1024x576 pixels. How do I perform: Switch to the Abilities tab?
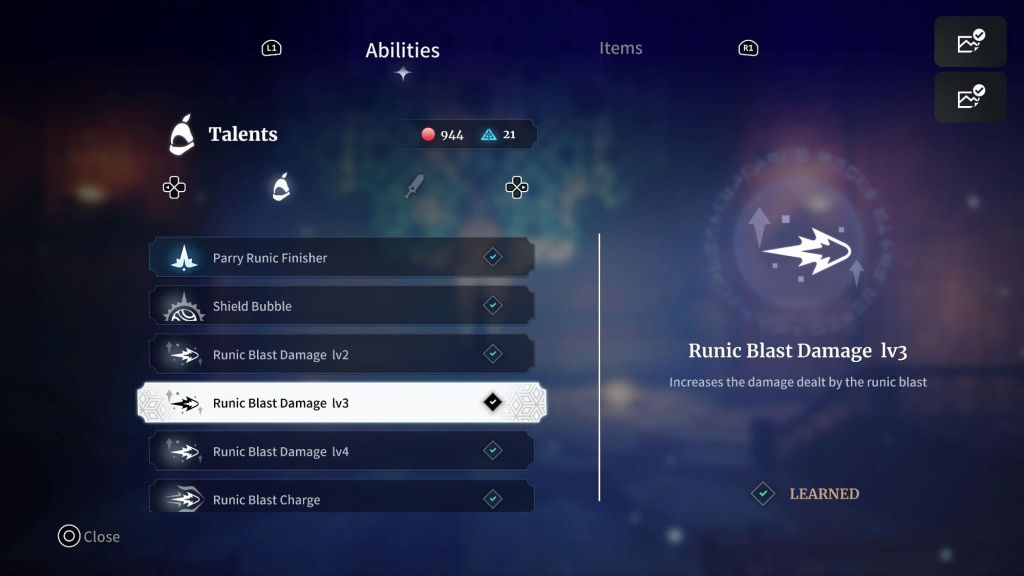pos(402,50)
